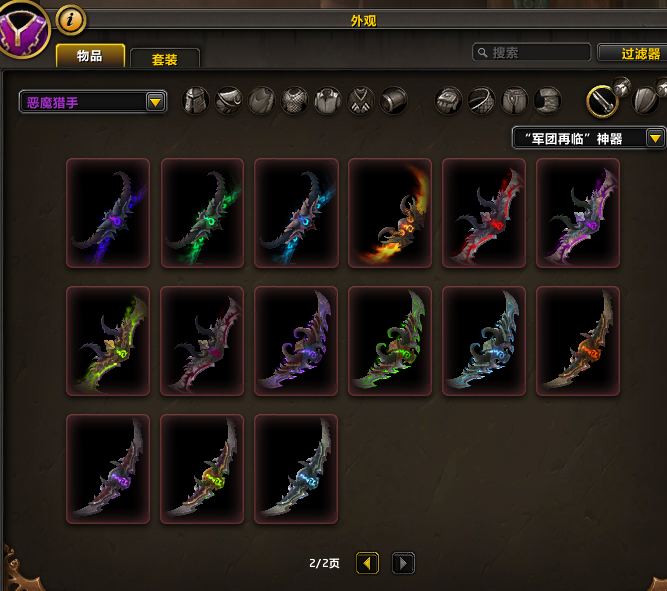This screenshot has height=591, width=667.
Task: Choose the belt slot icon
Action: [482, 100]
